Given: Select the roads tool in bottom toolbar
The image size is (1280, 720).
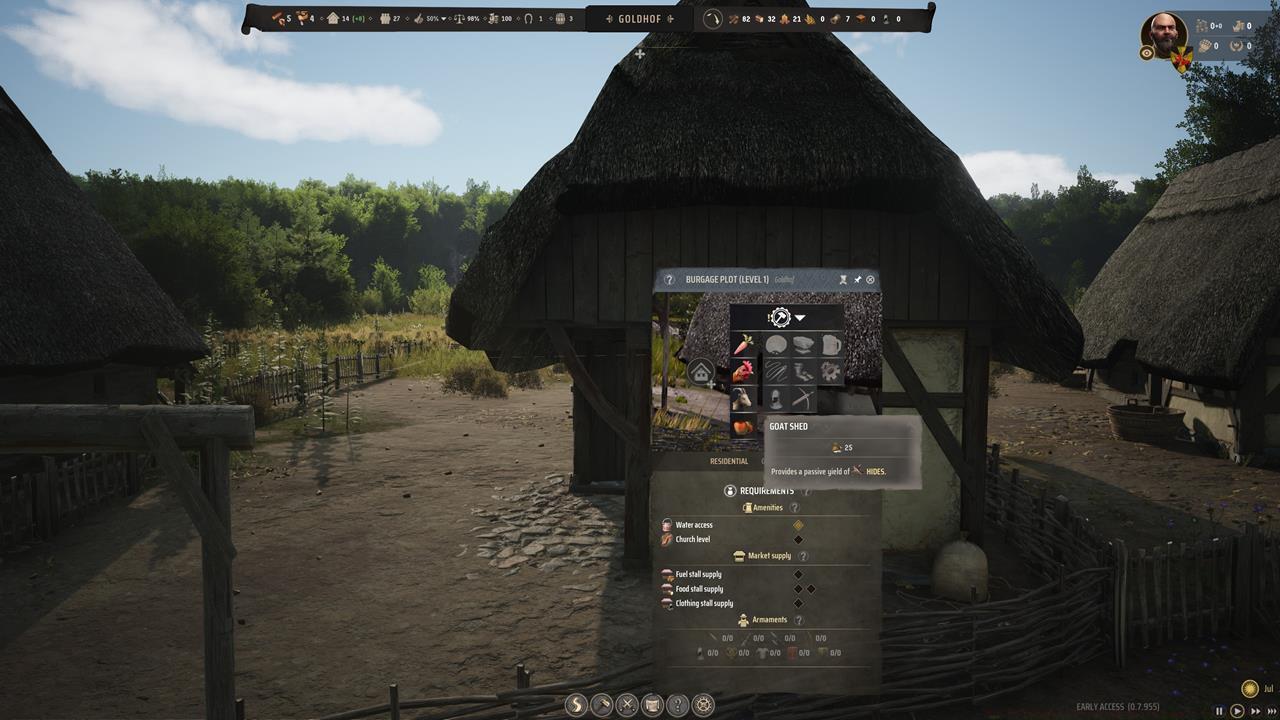Looking at the screenshot, I should [575, 705].
